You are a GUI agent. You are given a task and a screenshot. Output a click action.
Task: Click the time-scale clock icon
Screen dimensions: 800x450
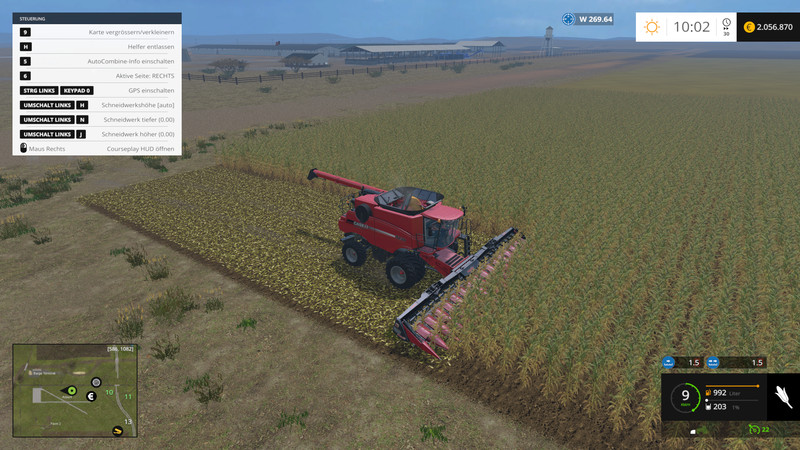(x=725, y=27)
